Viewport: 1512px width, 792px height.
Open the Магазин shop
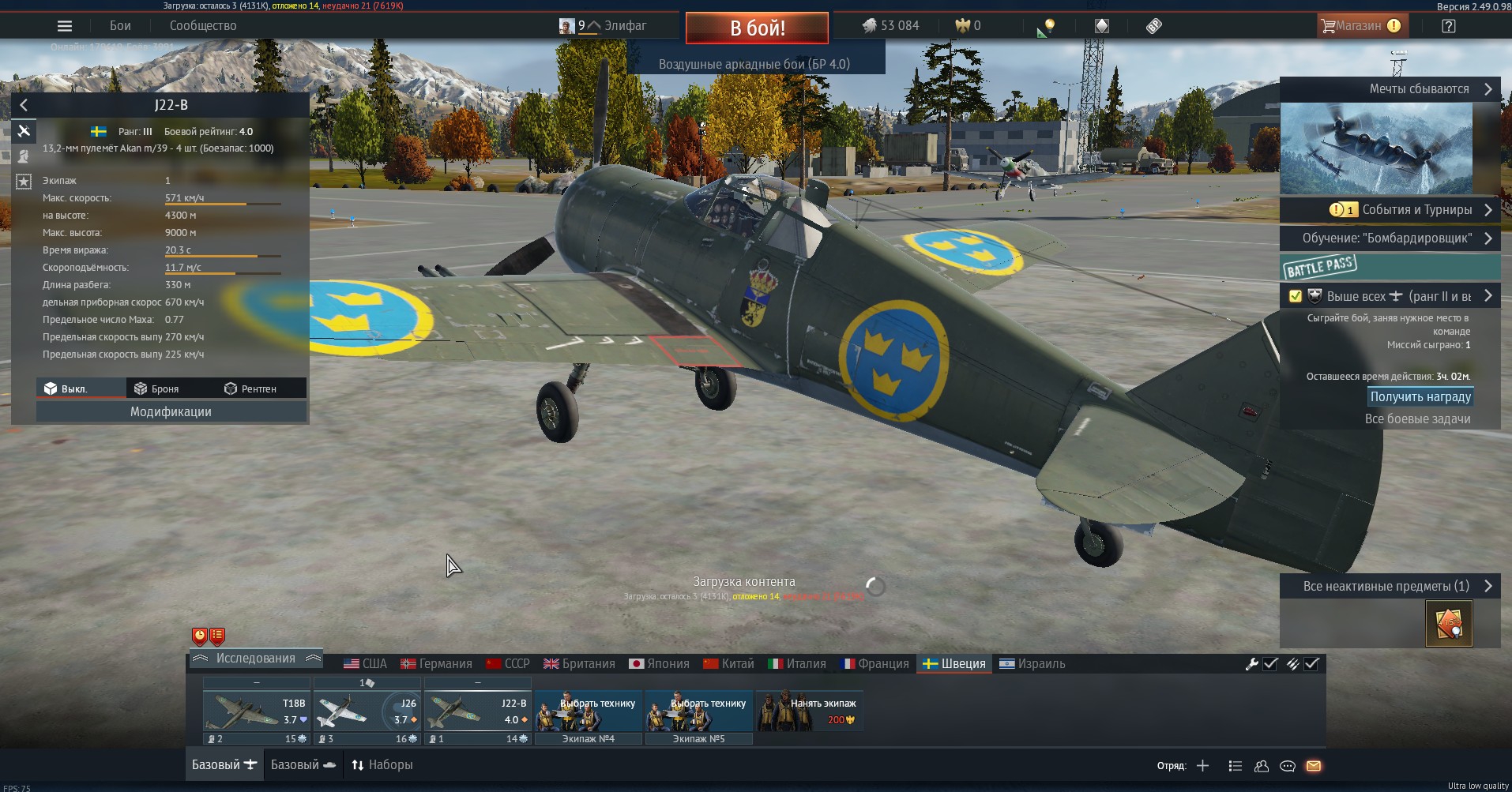pyautogui.click(x=1359, y=26)
